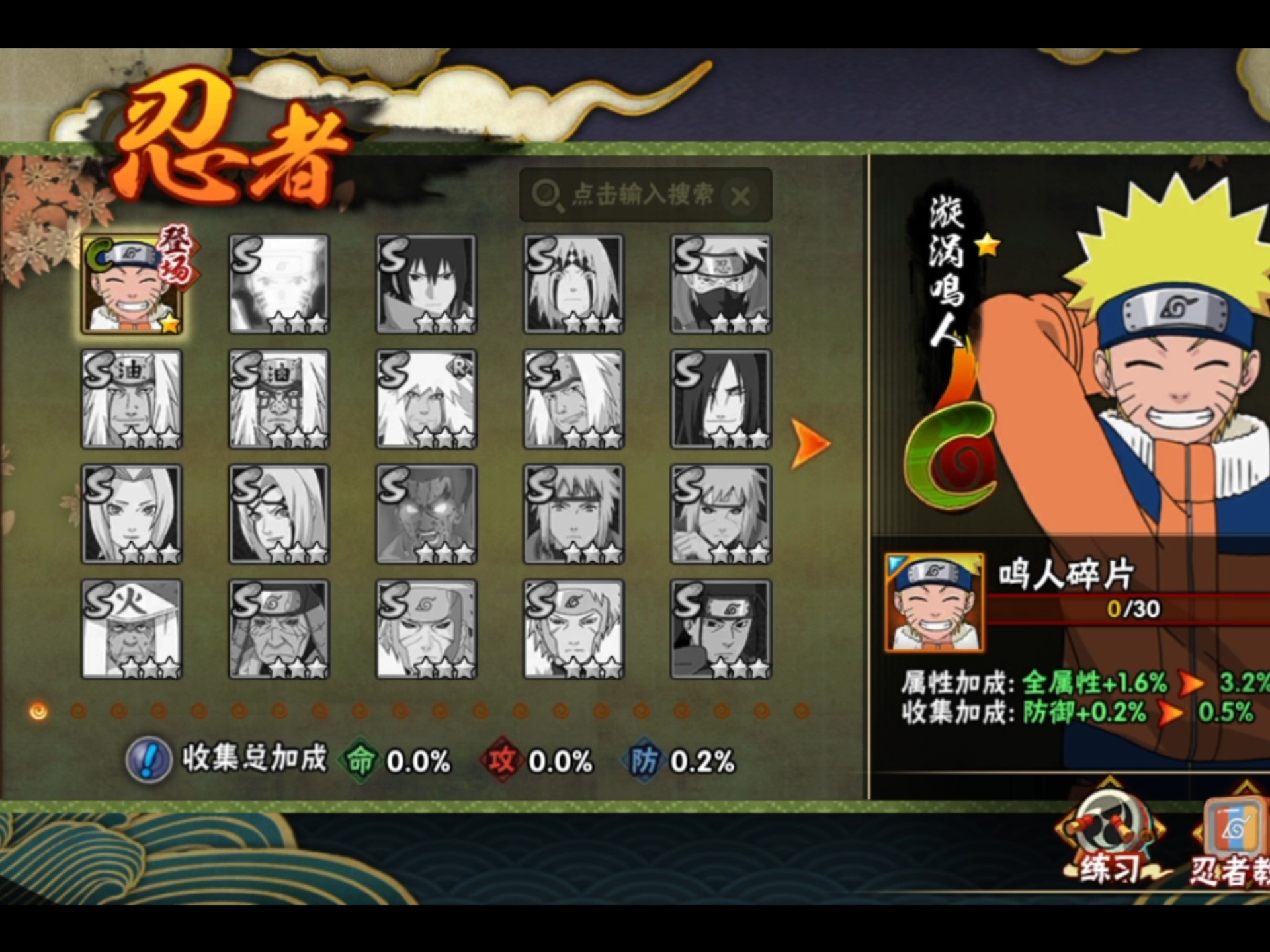Select the C-rank Naruto portrait
This screenshot has width=1270, height=952.
click(x=132, y=284)
